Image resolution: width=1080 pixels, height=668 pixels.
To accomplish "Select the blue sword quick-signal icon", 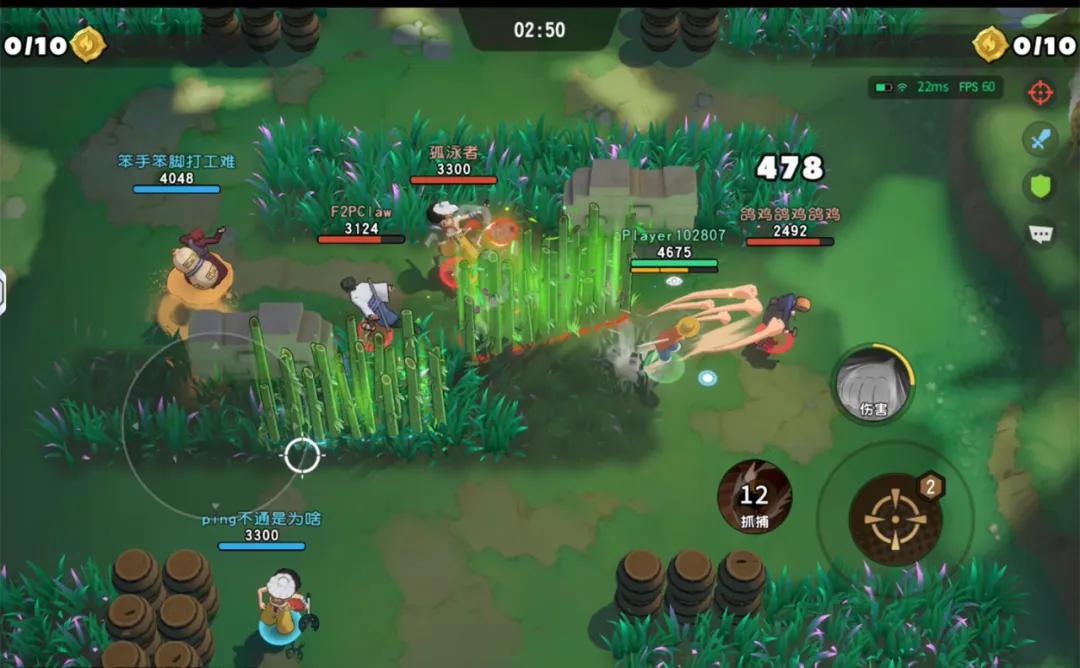I will click(x=1041, y=139).
